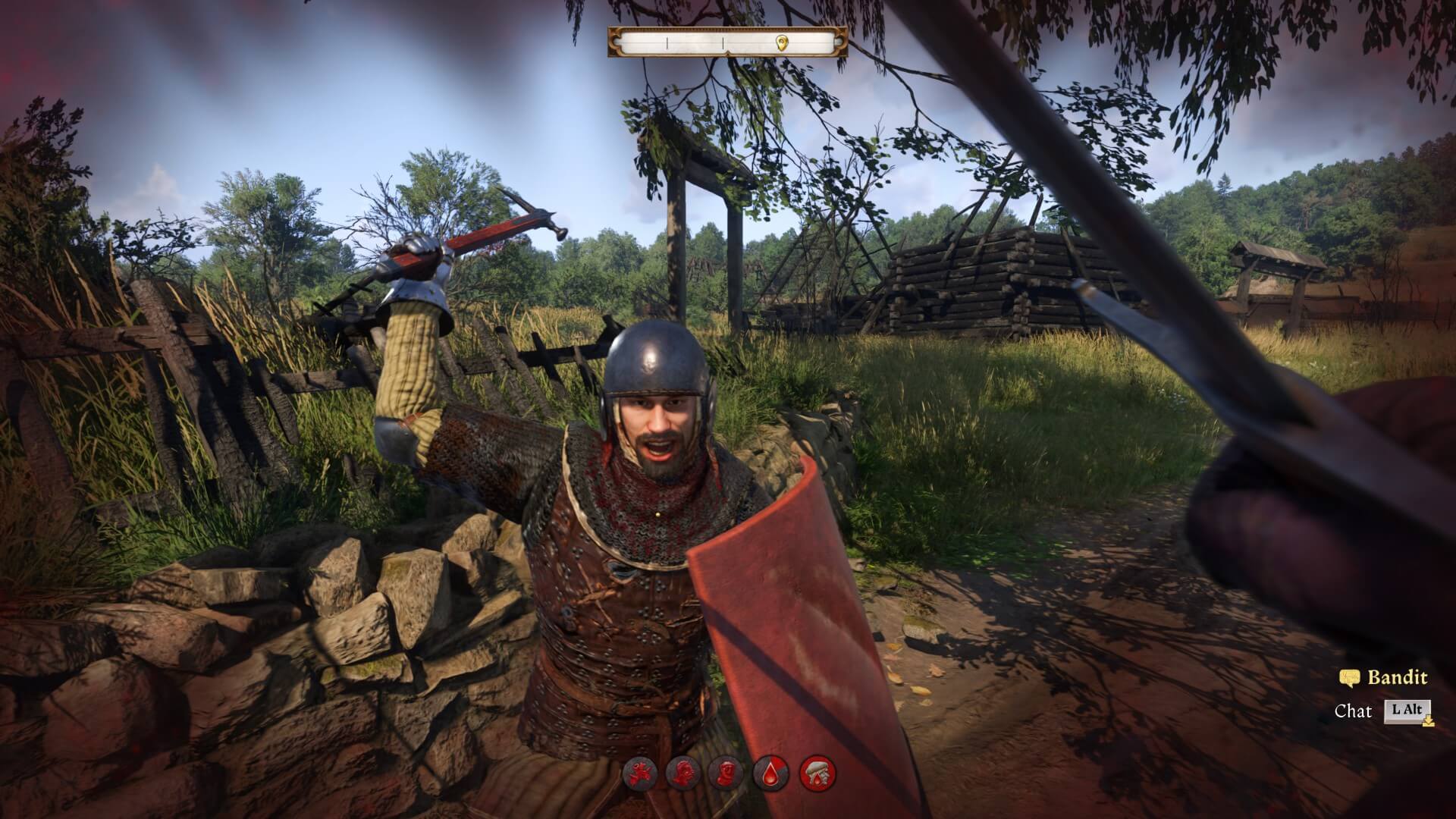Click the red splatter injury status icon
Screen dimensions: 1456x819
639,773
